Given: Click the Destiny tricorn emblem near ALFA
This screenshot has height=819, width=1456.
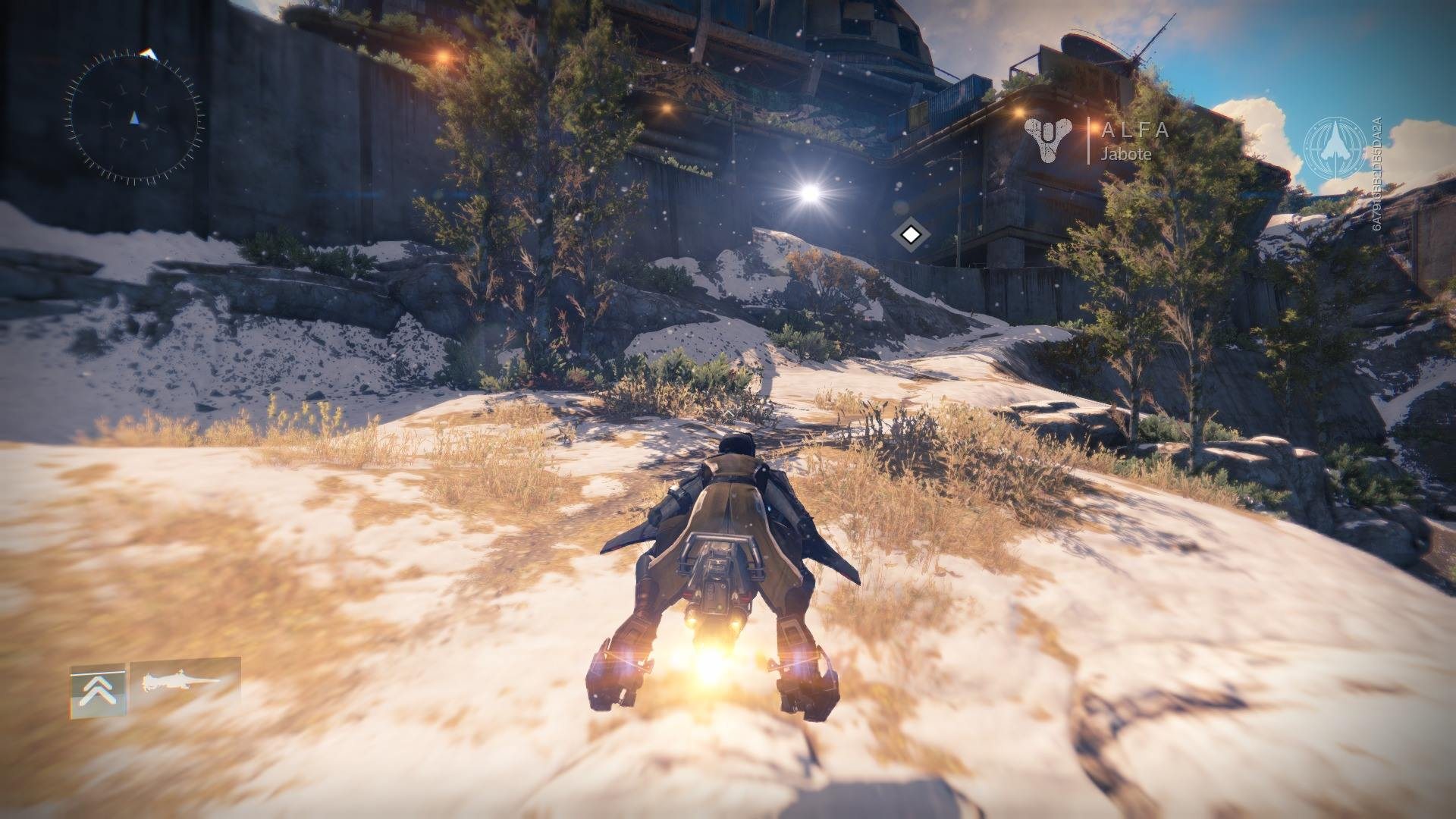Looking at the screenshot, I should click(x=1049, y=141).
